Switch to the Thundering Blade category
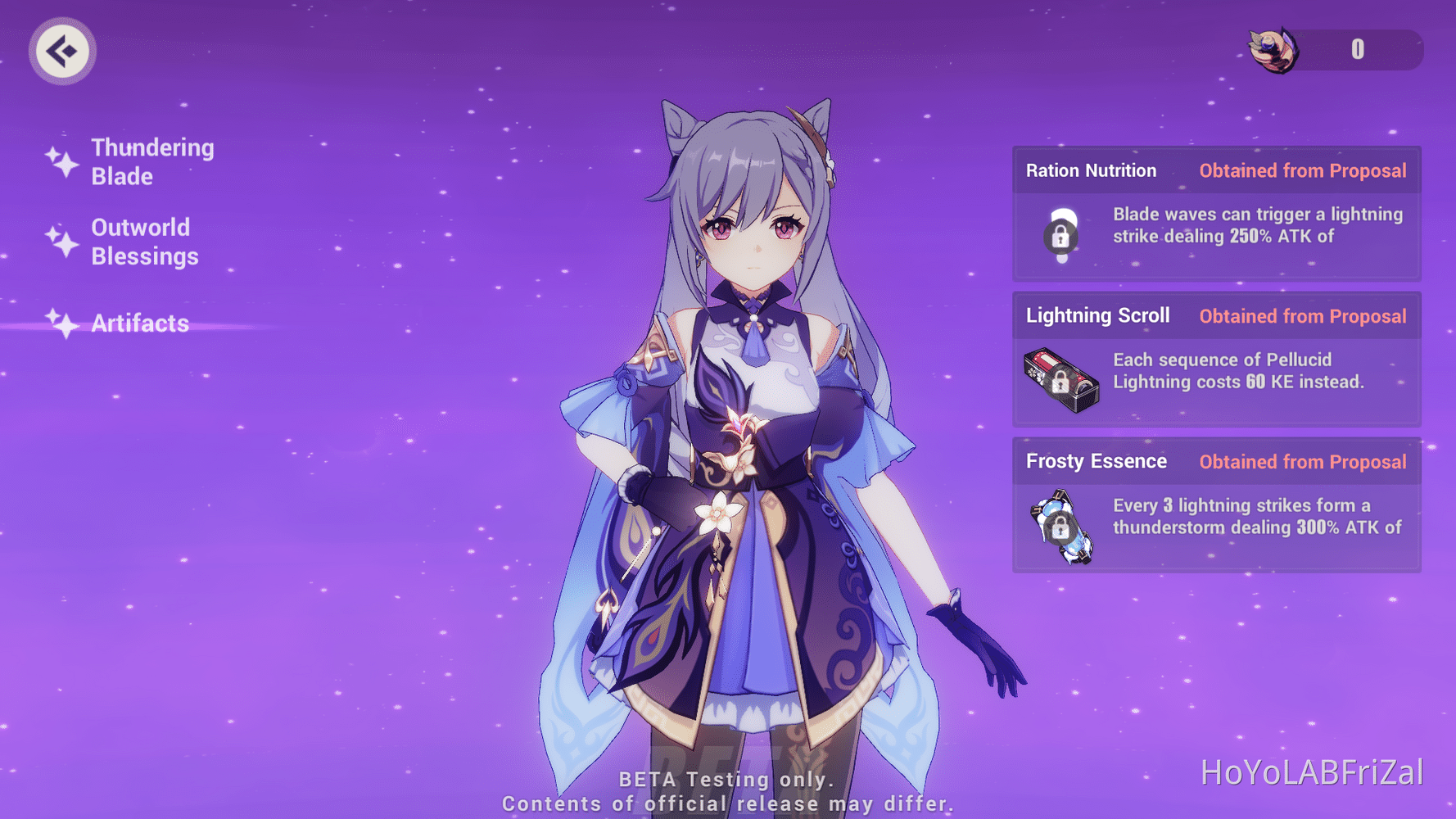The width and height of the screenshot is (1456, 819). pos(152,161)
